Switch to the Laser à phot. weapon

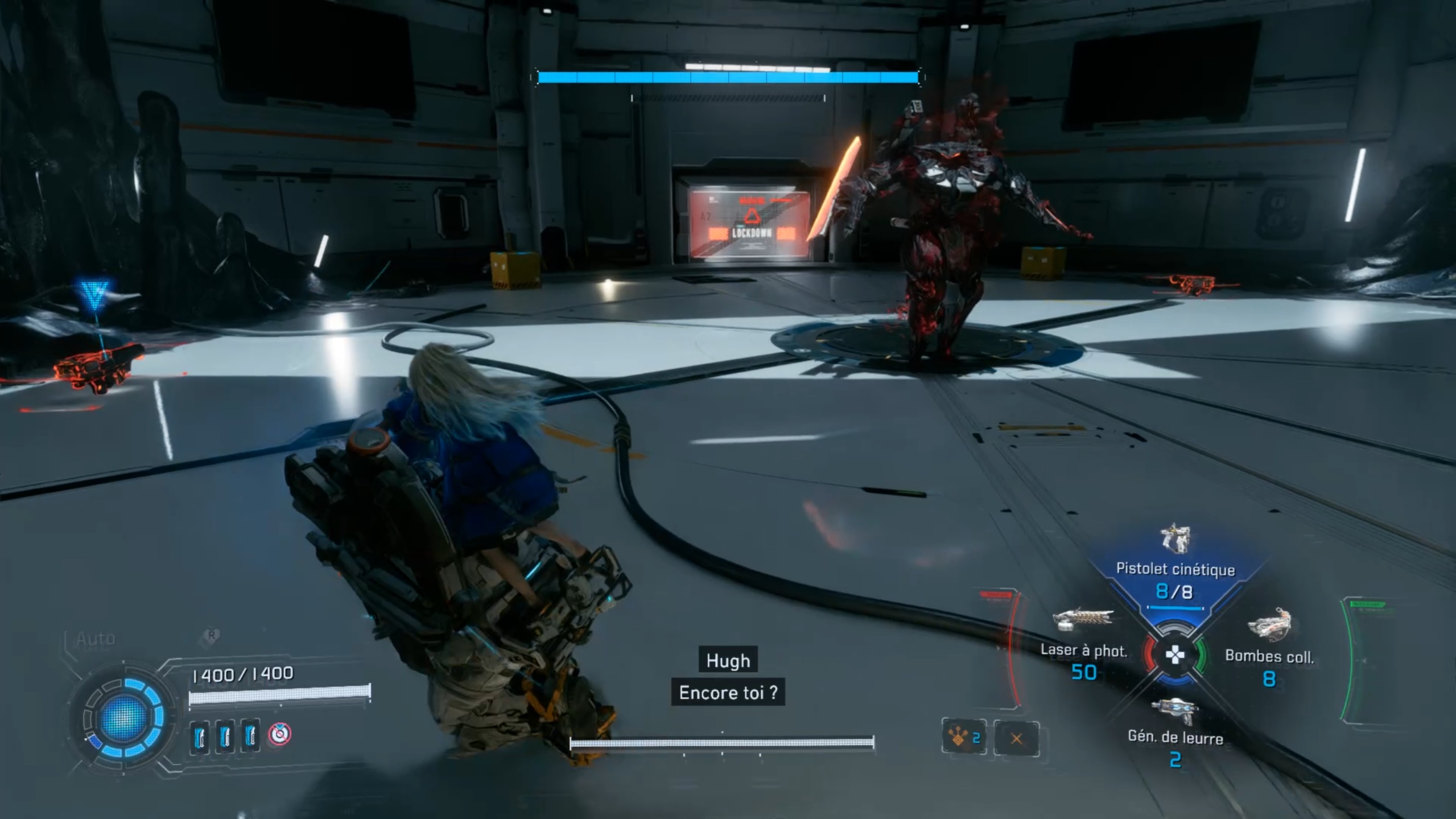point(1083,650)
